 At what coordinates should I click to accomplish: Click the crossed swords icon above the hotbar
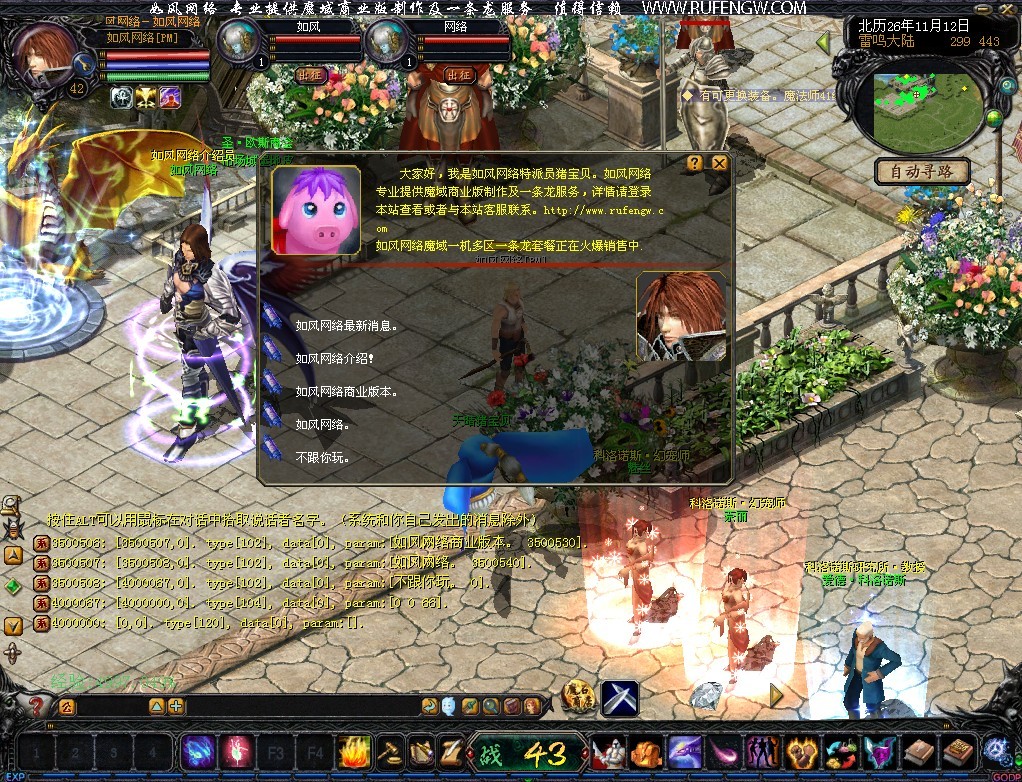click(620, 697)
